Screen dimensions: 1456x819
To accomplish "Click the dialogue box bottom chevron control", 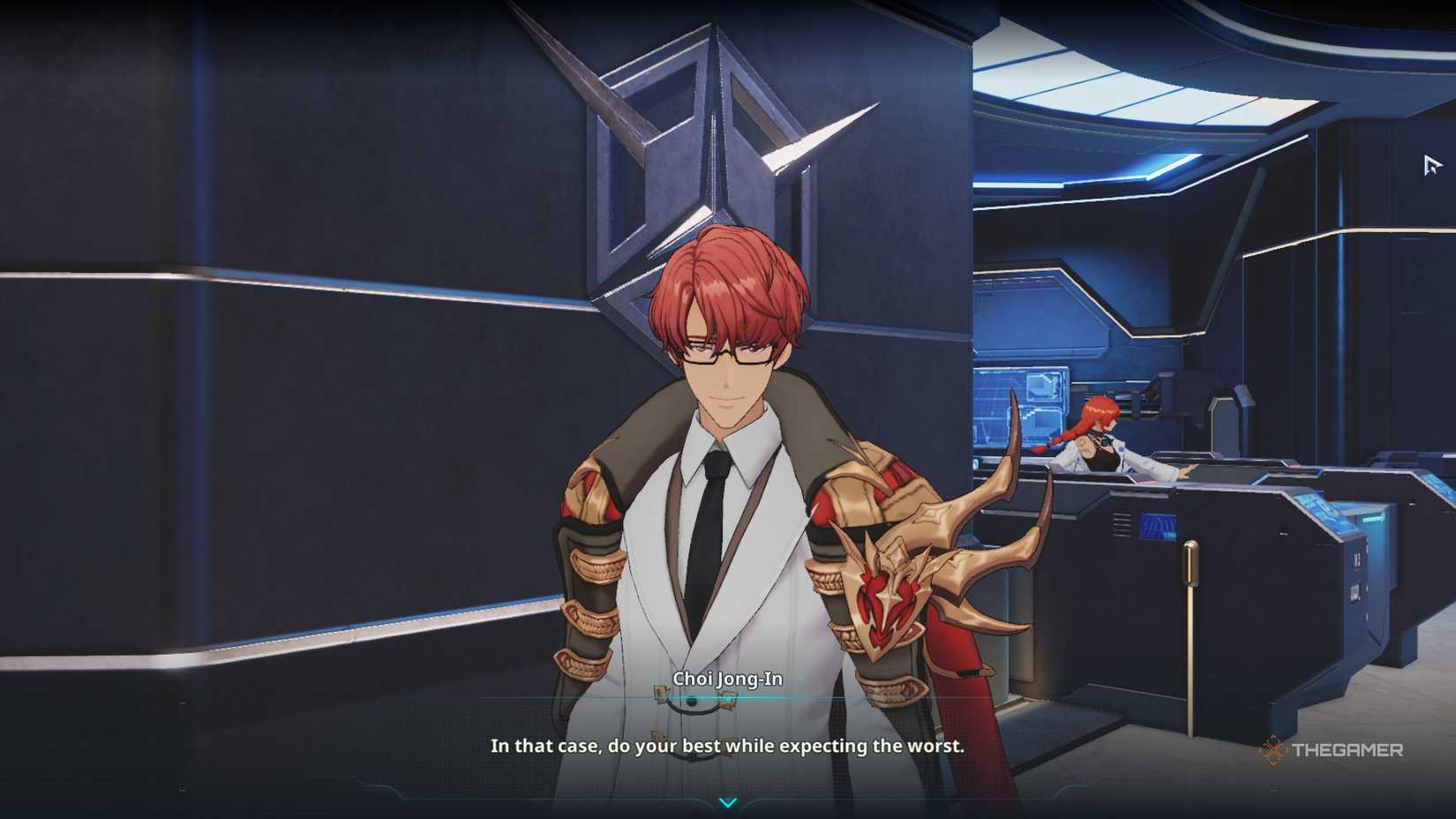I will click(x=728, y=803).
